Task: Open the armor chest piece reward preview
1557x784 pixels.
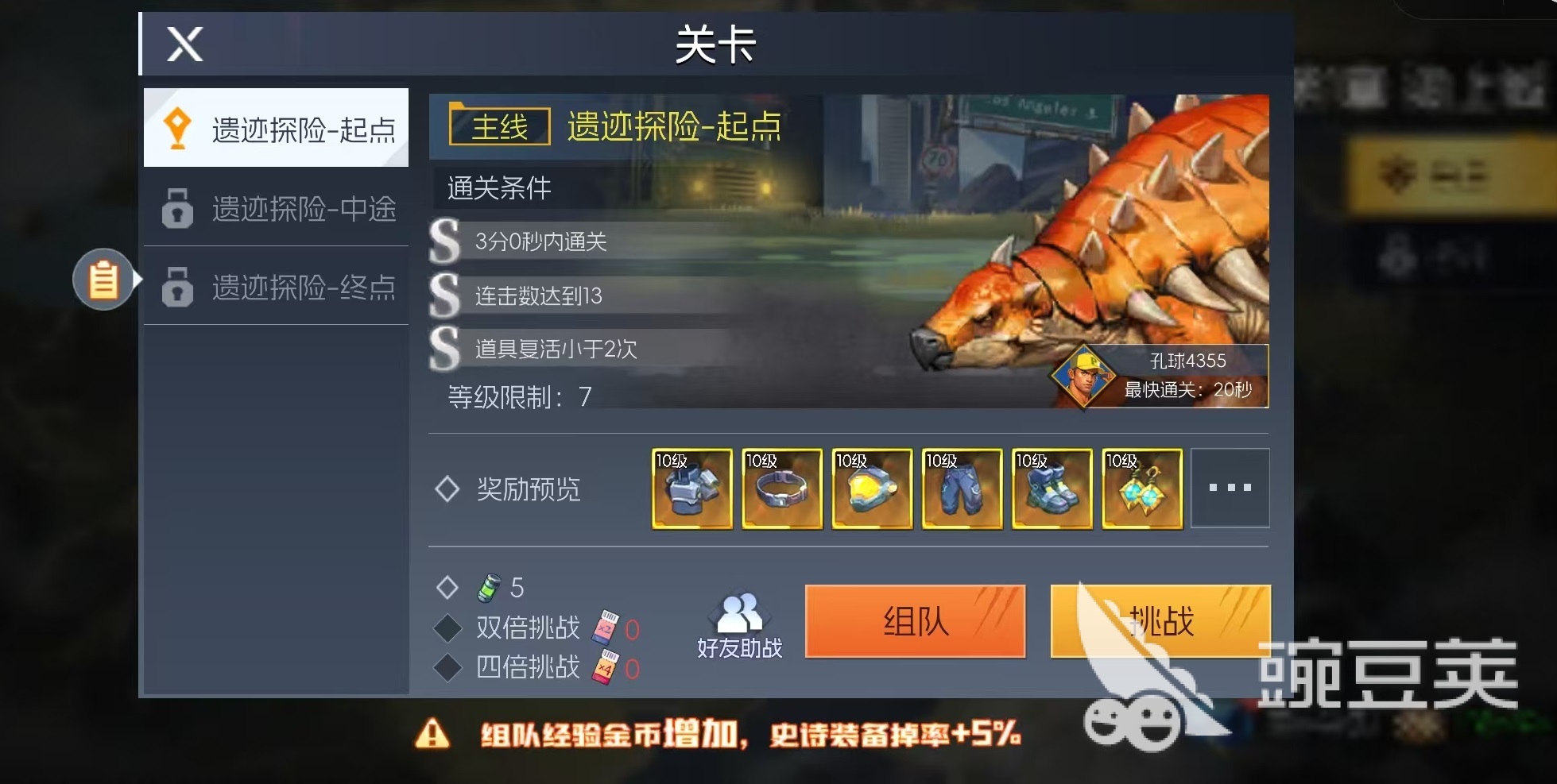Action: [691, 489]
